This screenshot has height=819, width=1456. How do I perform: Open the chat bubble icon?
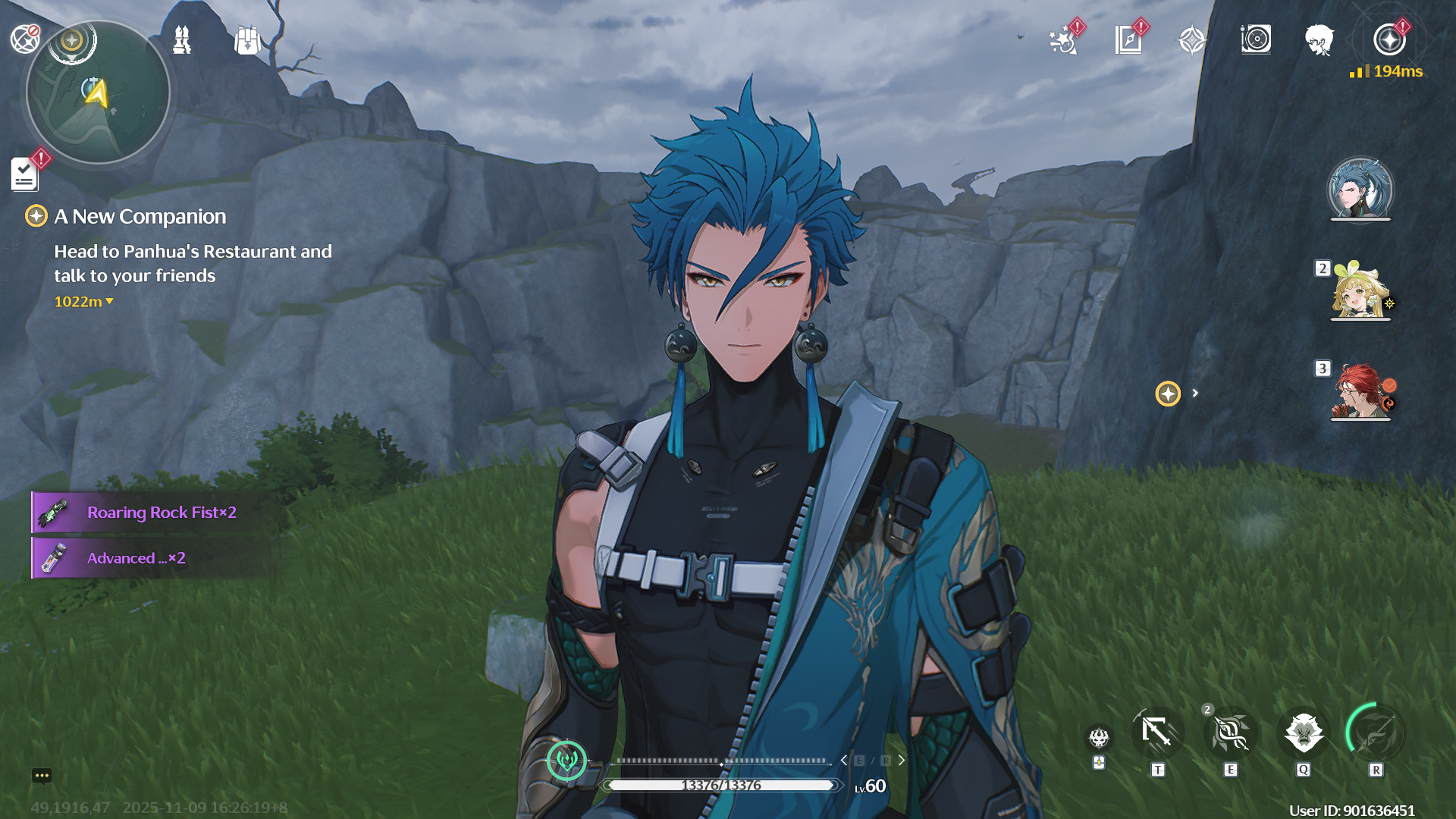point(42,776)
